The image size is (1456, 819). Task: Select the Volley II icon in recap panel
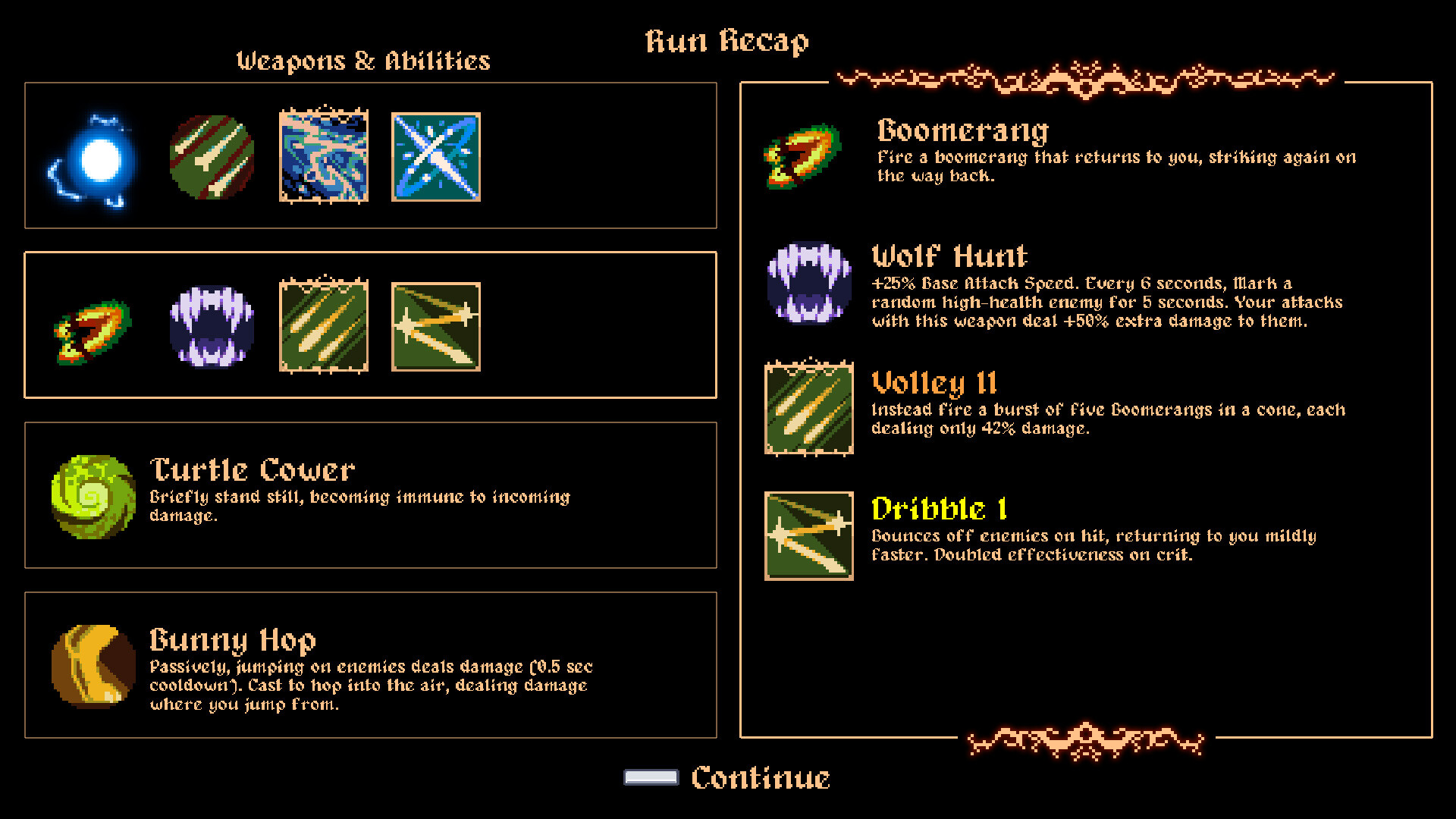pos(808,408)
